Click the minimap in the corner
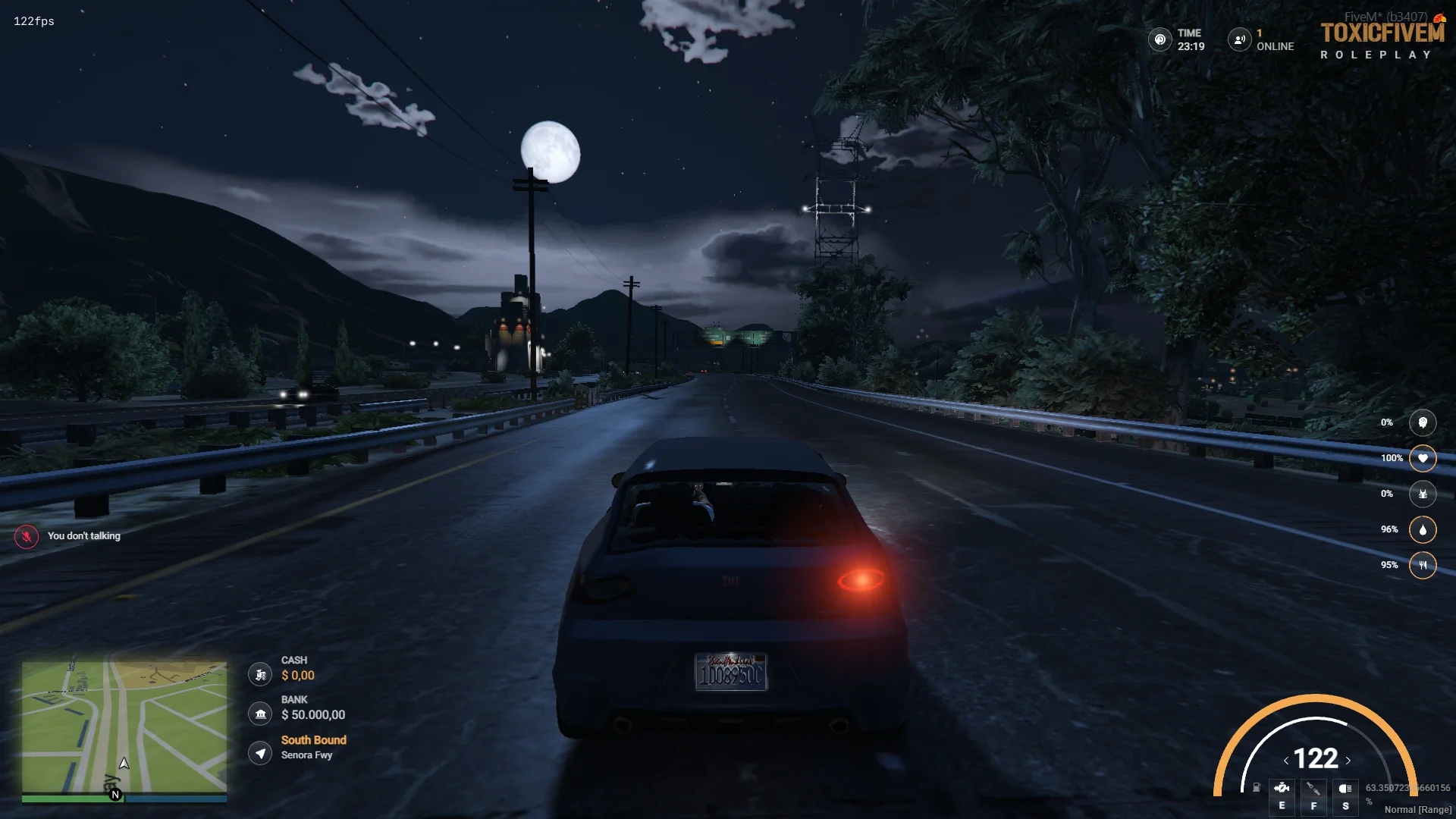The image size is (1456, 819). pyautogui.click(x=124, y=726)
